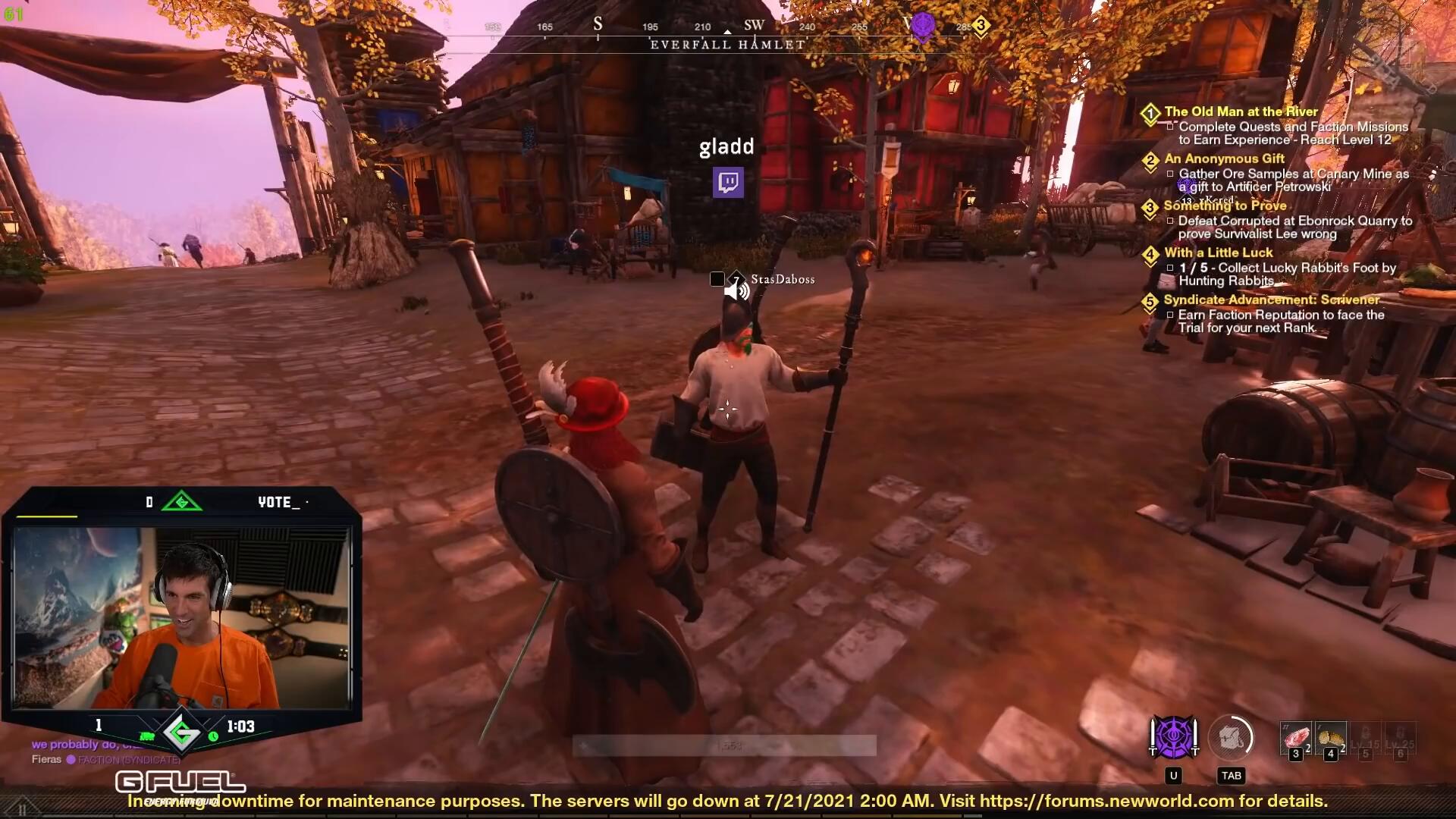
Task: Select the bread ration quickslot
Action: click(x=1331, y=738)
